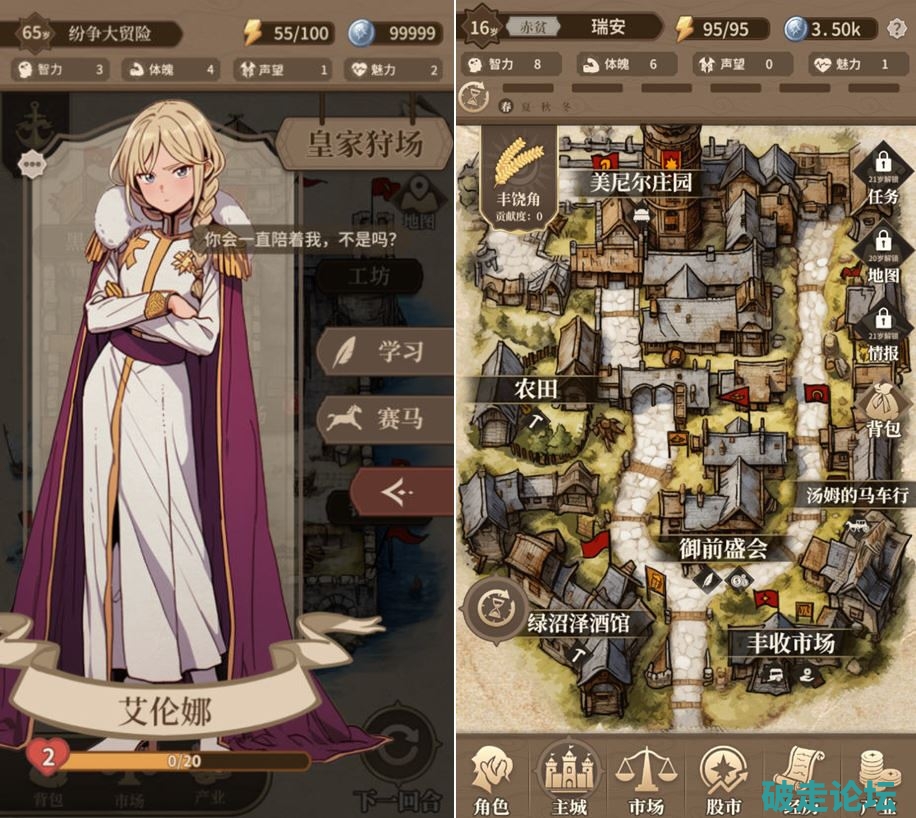Go to the 丰收市场 marketplace

790,643
